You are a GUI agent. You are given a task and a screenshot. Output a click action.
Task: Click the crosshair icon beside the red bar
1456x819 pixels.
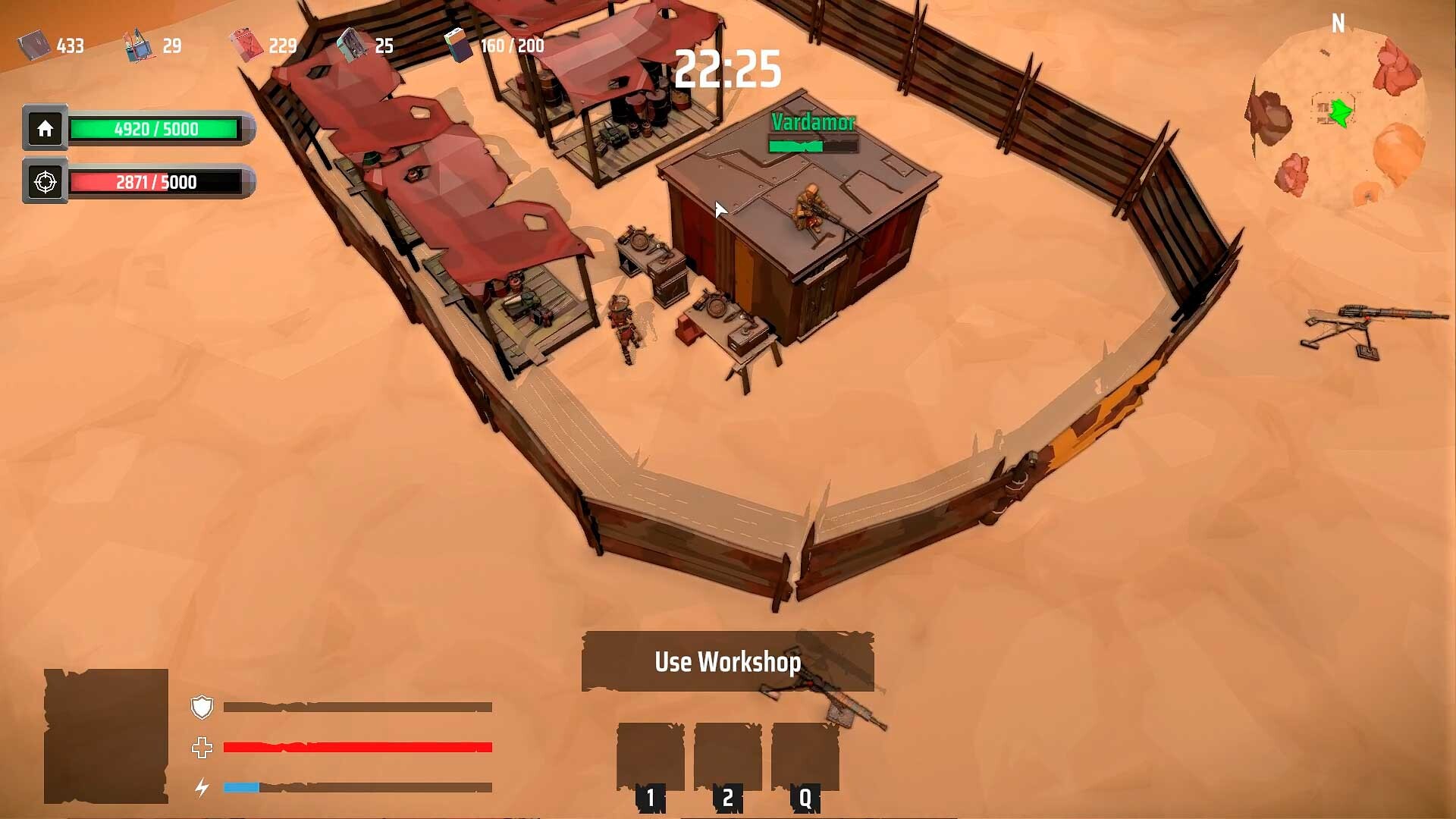[45, 181]
